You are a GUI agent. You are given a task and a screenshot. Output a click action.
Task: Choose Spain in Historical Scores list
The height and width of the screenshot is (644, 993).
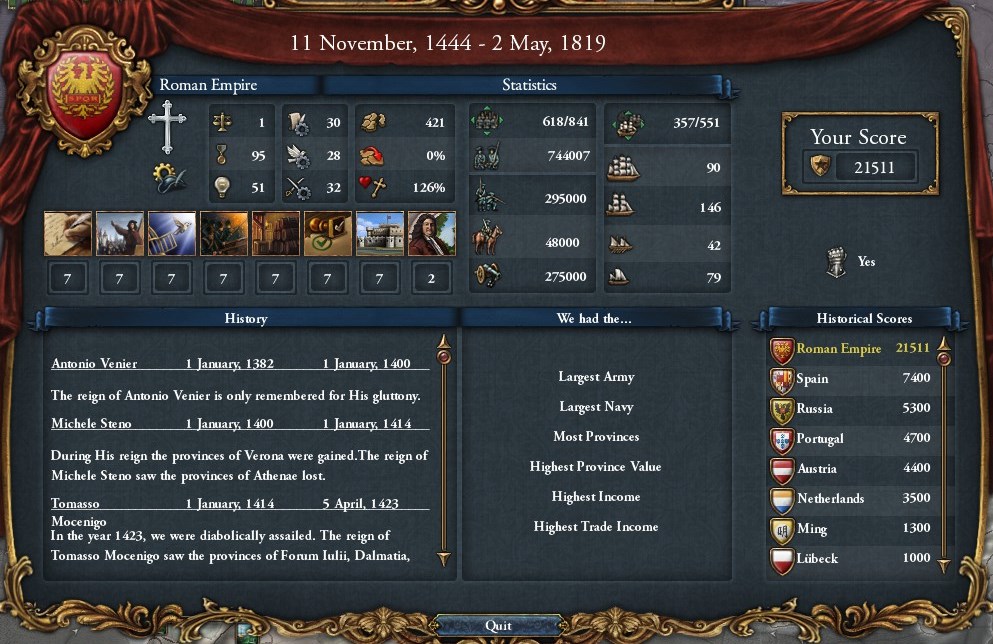(x=850, y=379)
